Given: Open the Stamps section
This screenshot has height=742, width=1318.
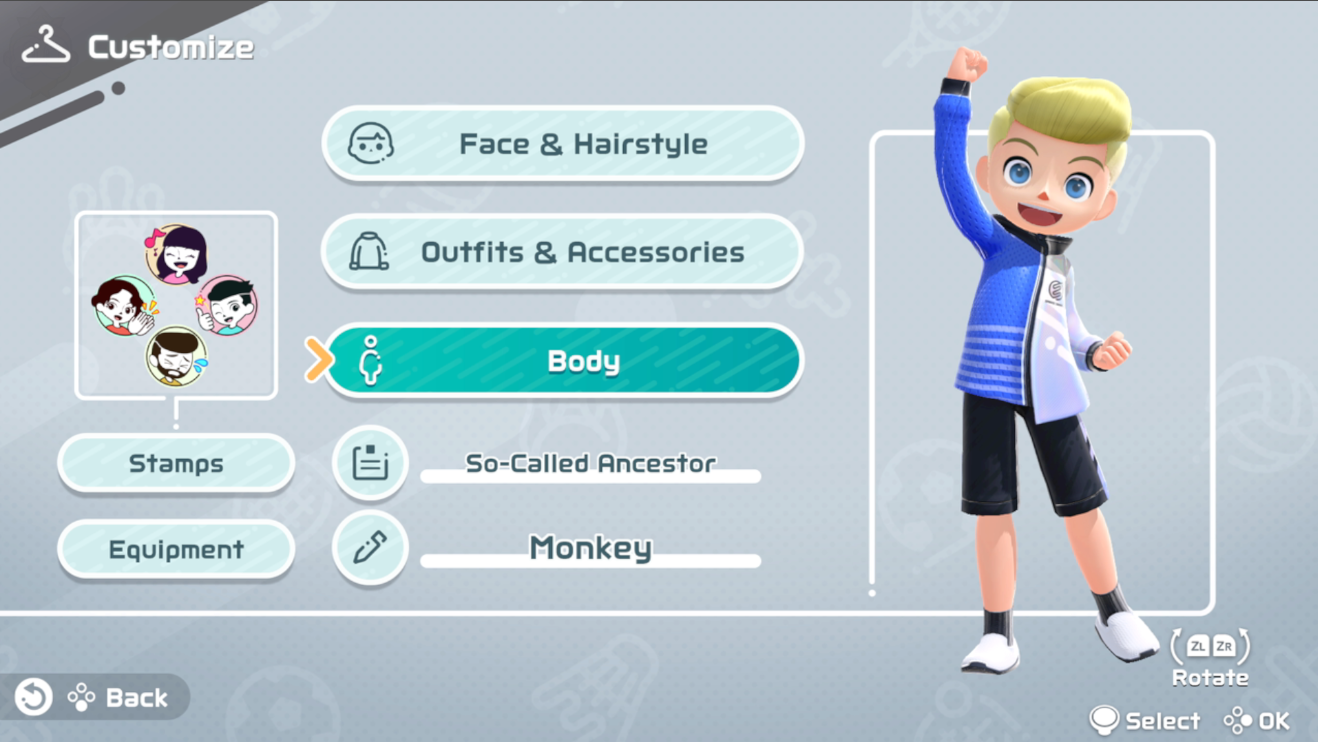Looking at the screenshot, I should (x=176, y=463).
